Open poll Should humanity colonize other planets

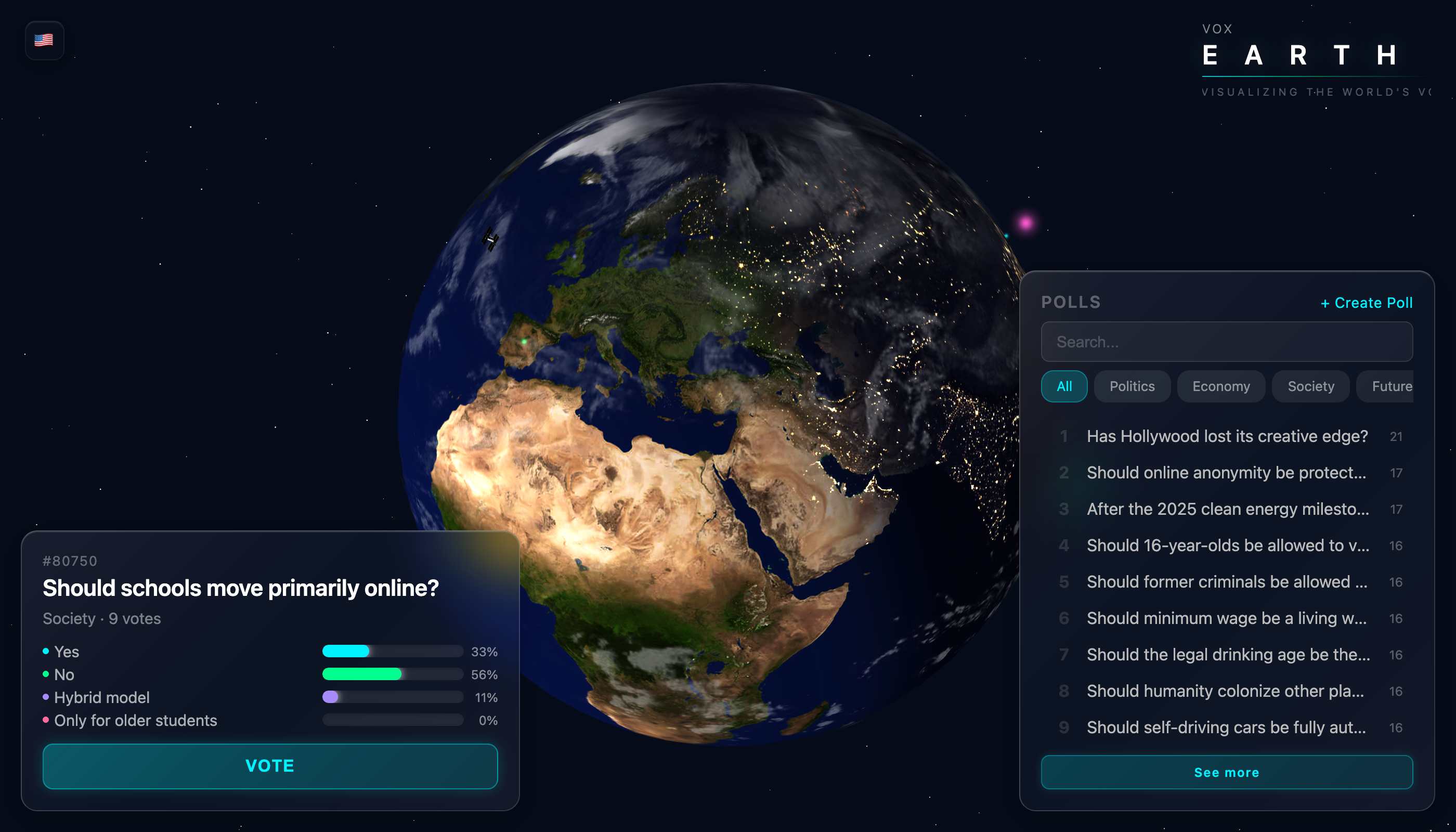[1225, 691]
